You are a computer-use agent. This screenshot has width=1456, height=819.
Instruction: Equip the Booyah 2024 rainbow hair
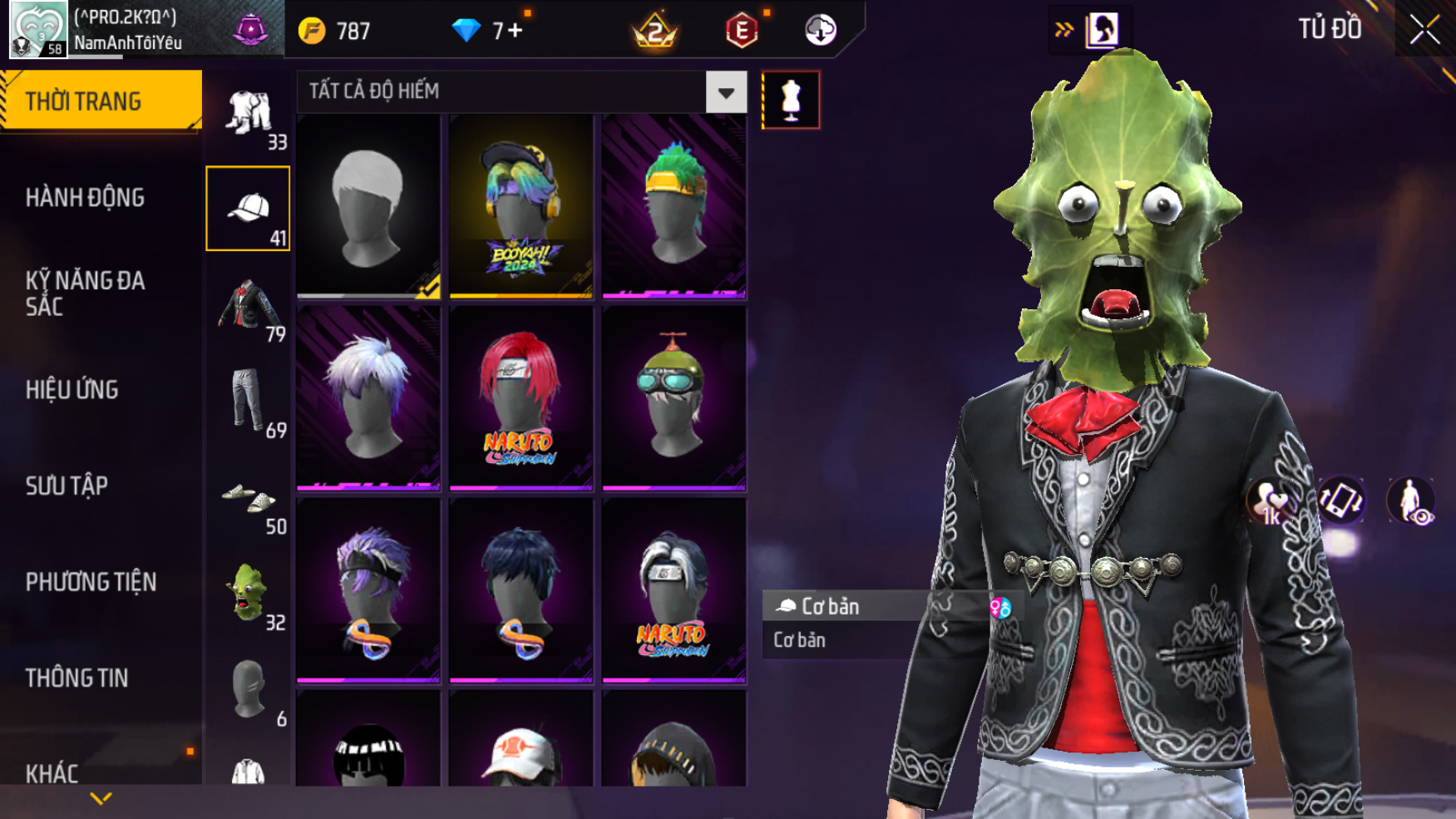tap(521, 205)
